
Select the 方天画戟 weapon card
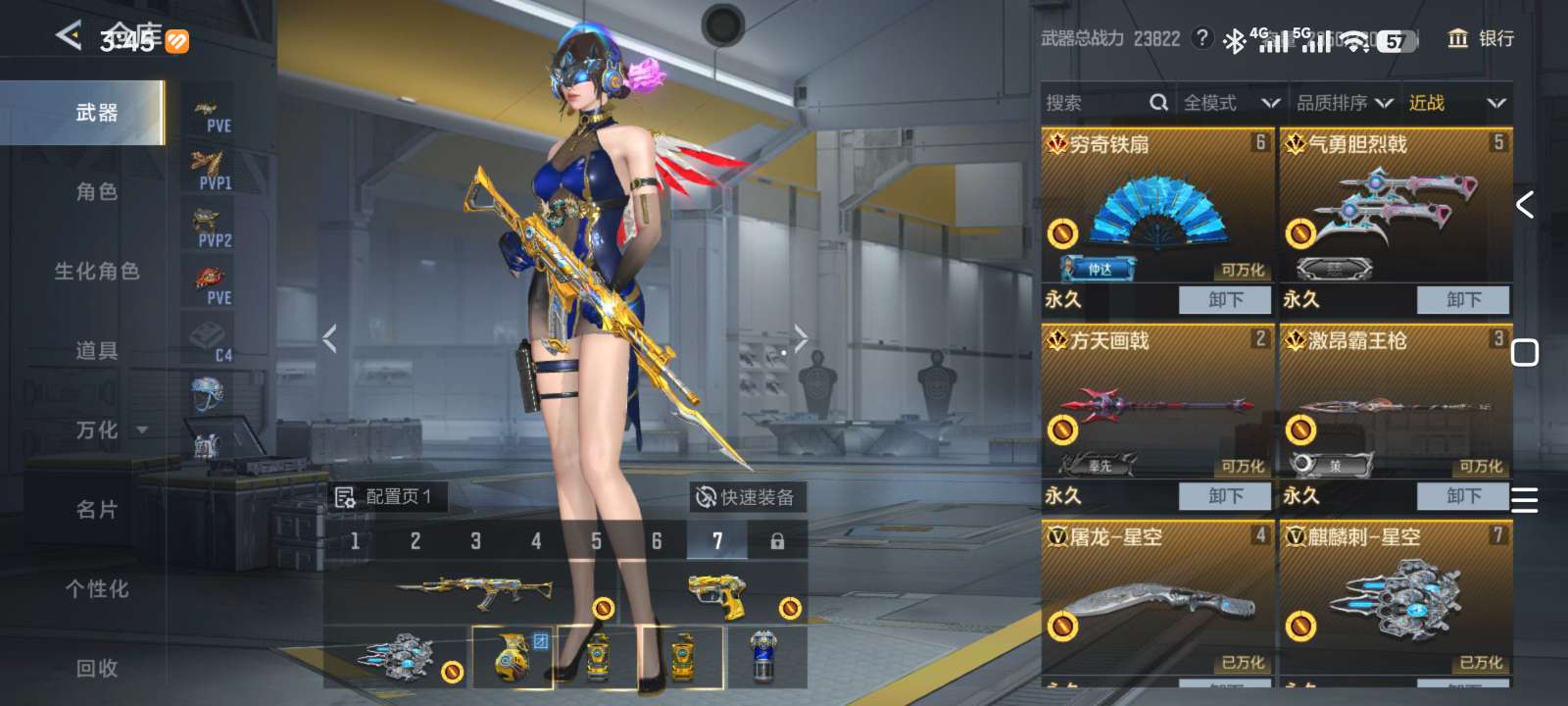(x=1156, y=402)
